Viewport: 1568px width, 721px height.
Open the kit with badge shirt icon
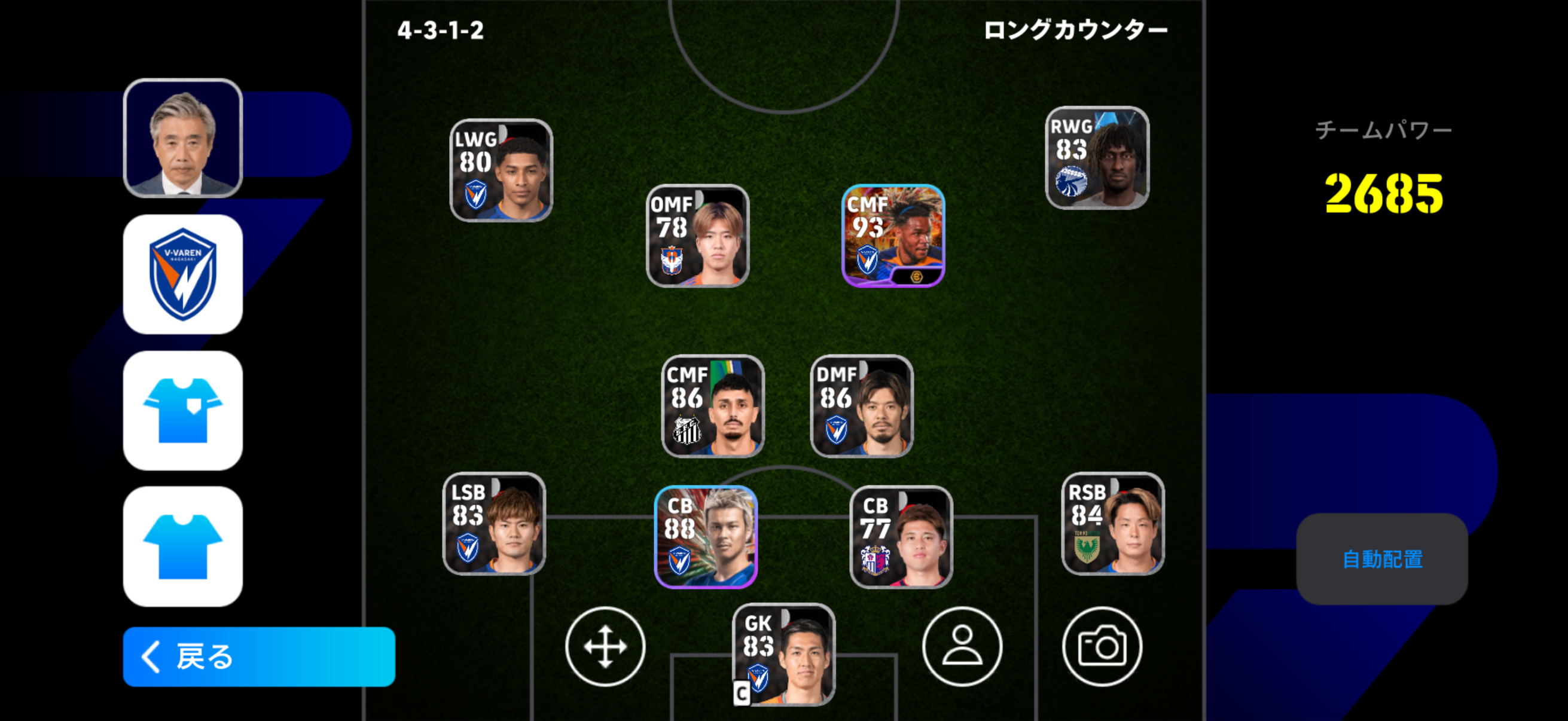point(182,410)
